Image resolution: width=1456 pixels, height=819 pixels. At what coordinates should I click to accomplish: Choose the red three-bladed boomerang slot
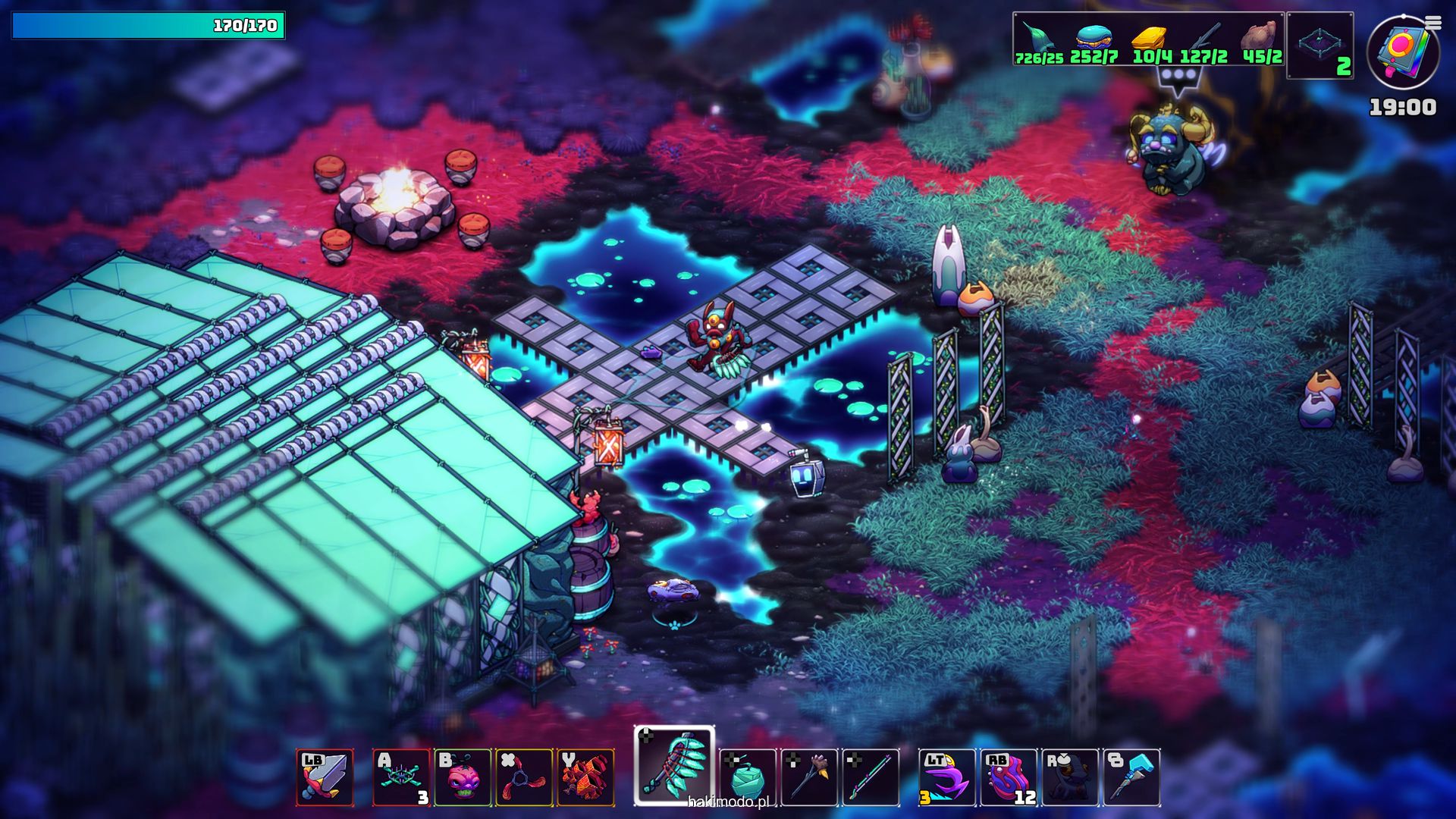[524, 777]
